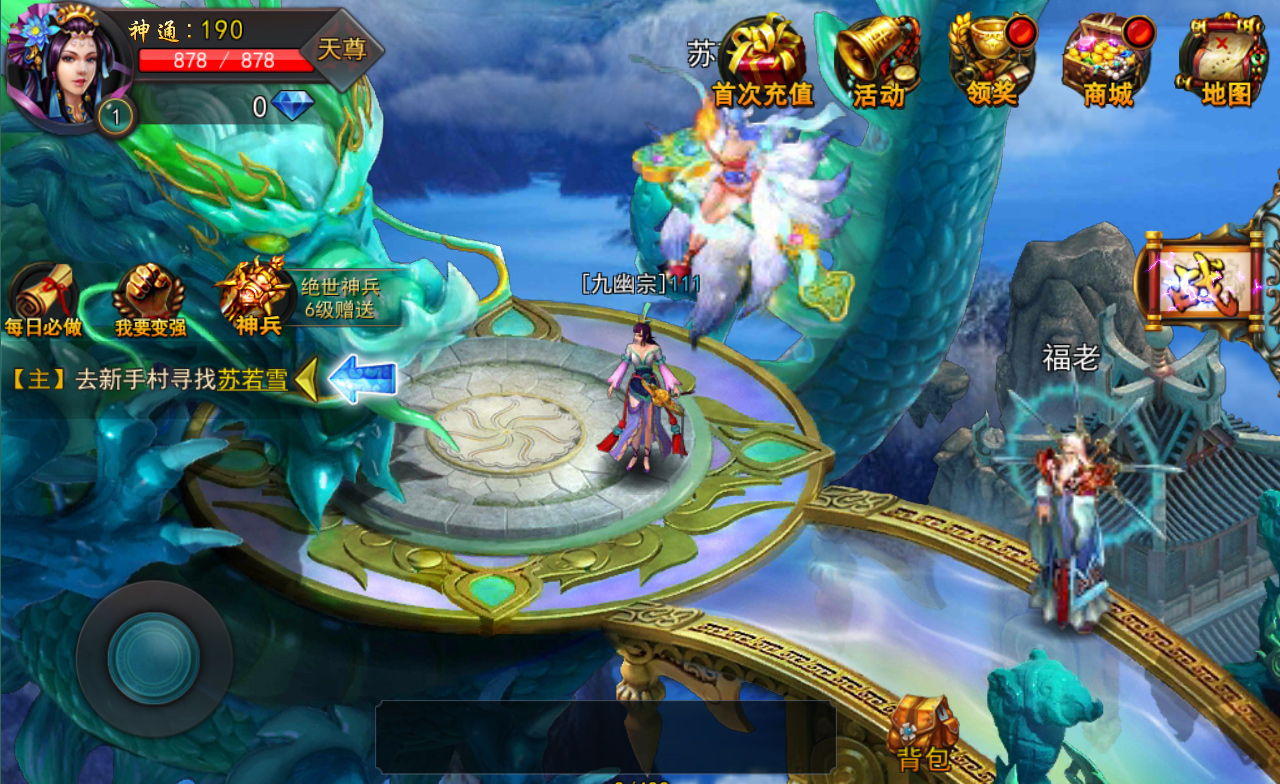Open the 商城 treasure chest shop
This screenshot has width=1280, height=784.
pos(1108,58)
